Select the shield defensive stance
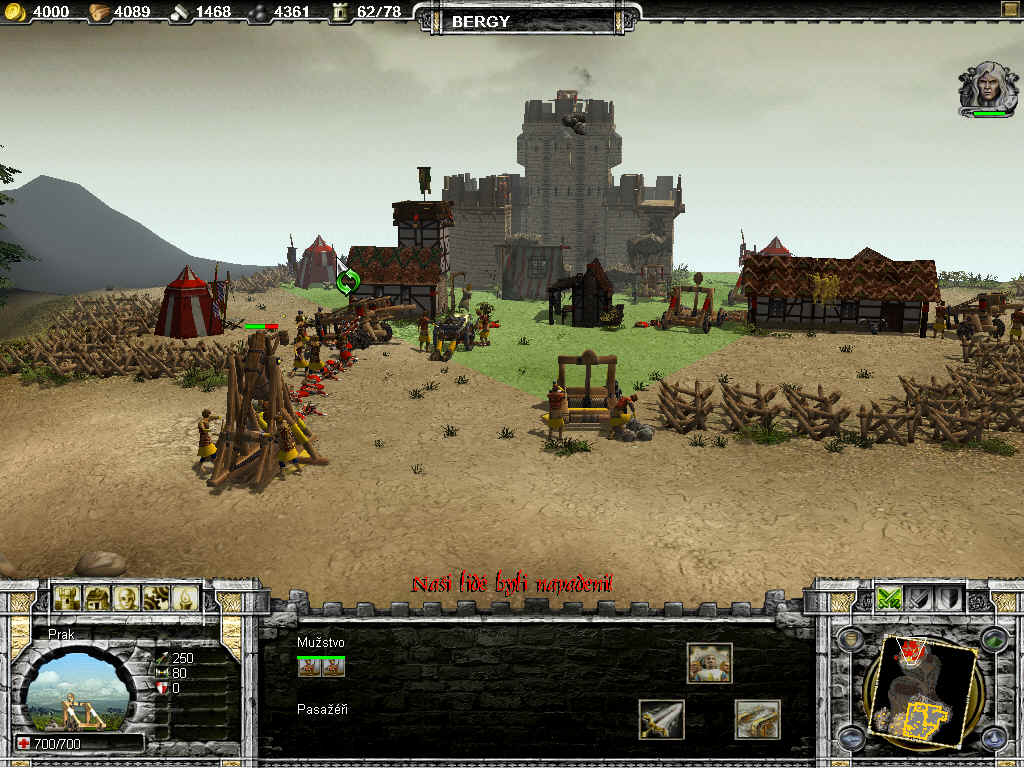The width and height of the screenshot is (1024, 768). pyautogui.click(x=948, y=598)
